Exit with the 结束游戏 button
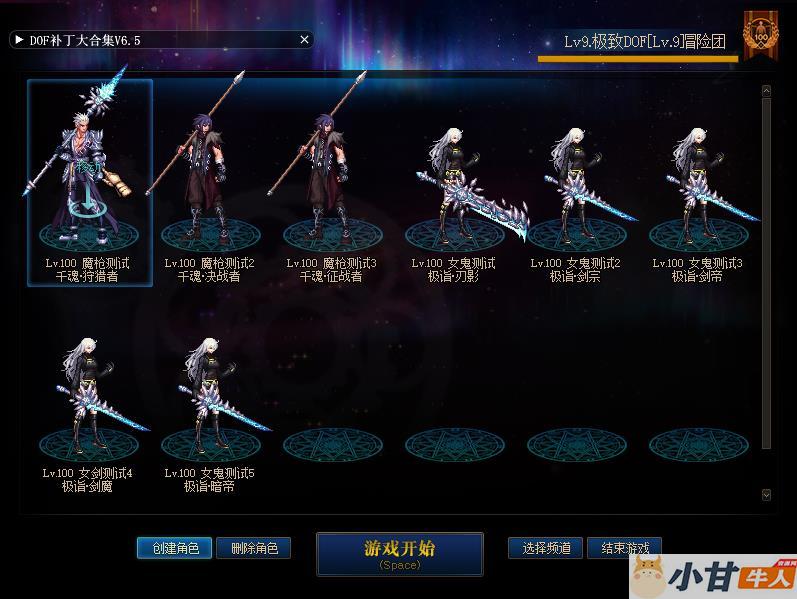Image resolution: width=797 pixels, height=599 pixels. click(x=625, y=548)
